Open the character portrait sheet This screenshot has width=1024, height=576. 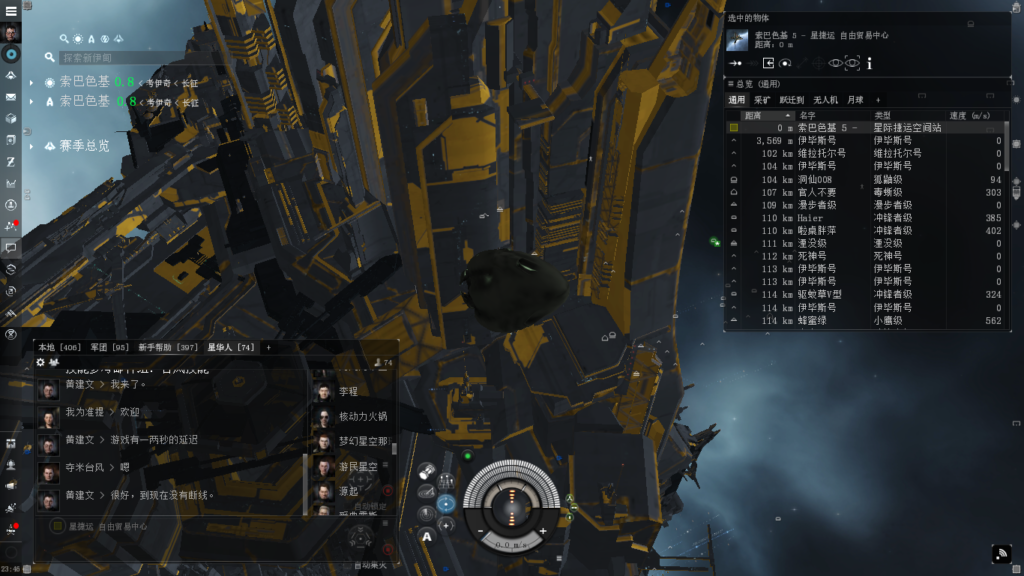(11, 33)
